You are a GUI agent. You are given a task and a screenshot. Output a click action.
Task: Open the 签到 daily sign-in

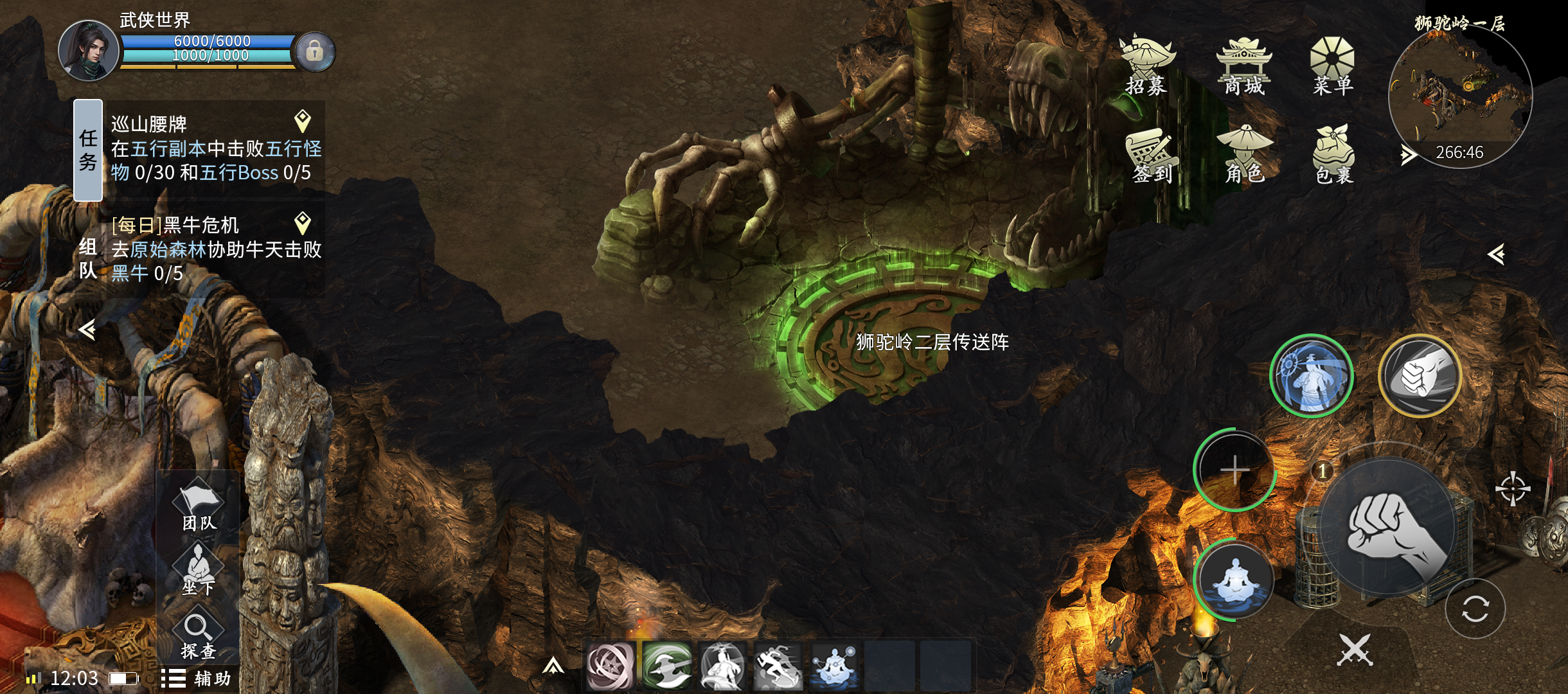tap(1152, 156)
